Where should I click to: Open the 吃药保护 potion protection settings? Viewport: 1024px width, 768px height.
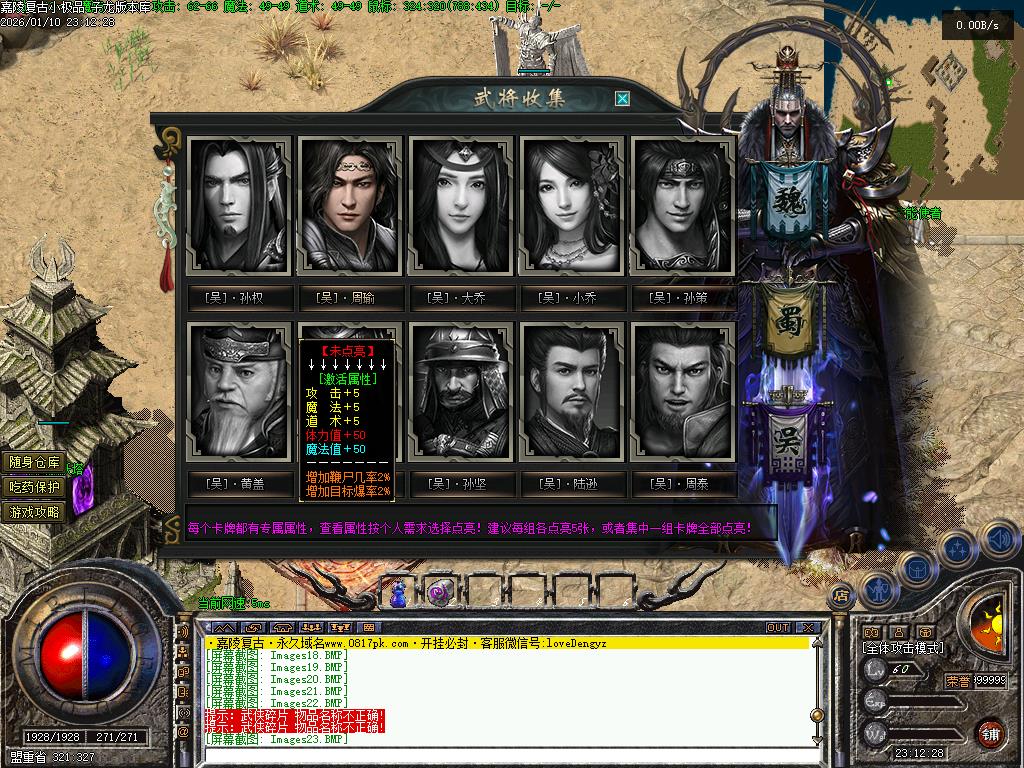tap(35, 487)
